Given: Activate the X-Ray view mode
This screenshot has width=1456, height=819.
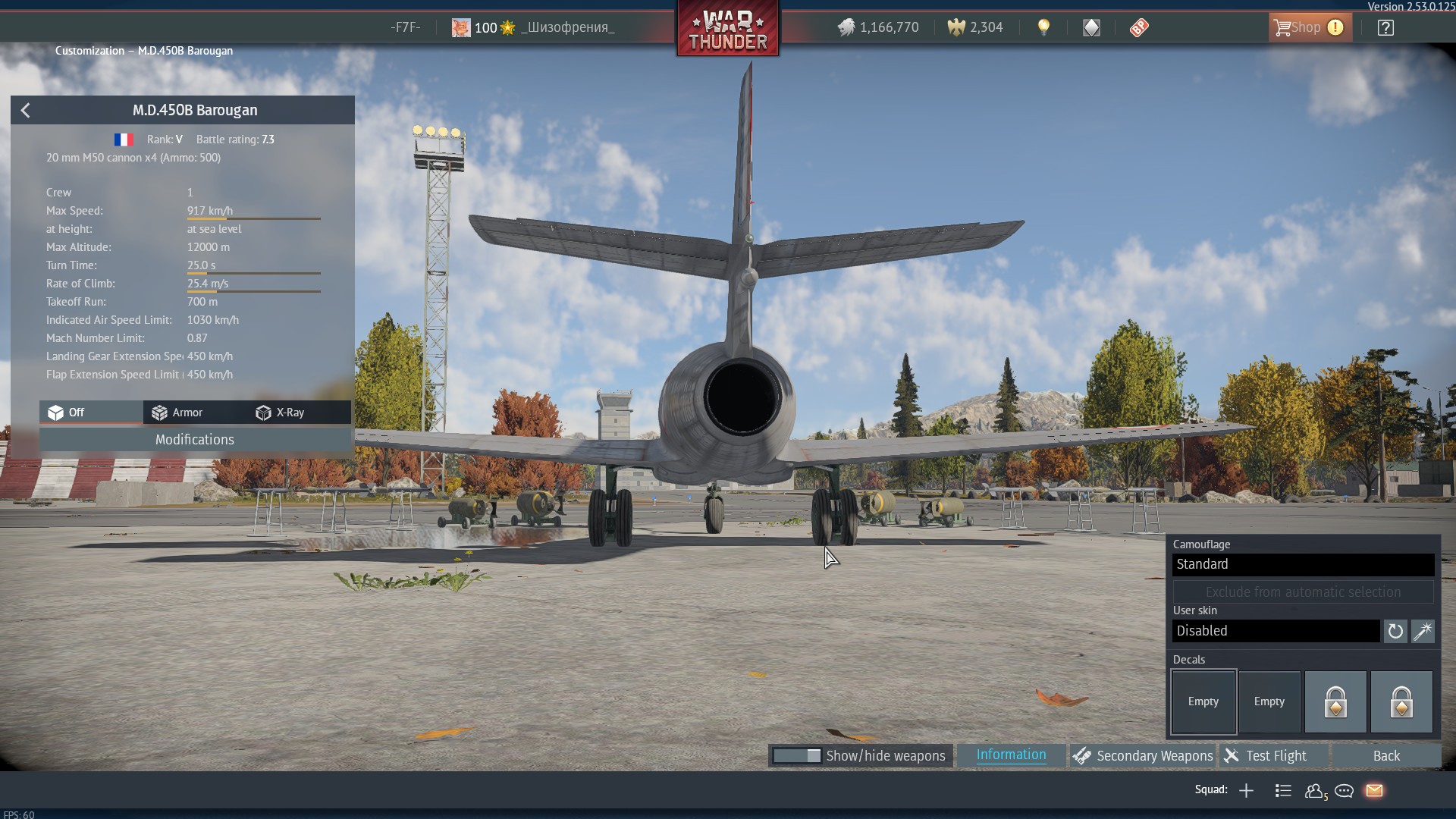Looking at the screenshot, I should coord(281,413).
